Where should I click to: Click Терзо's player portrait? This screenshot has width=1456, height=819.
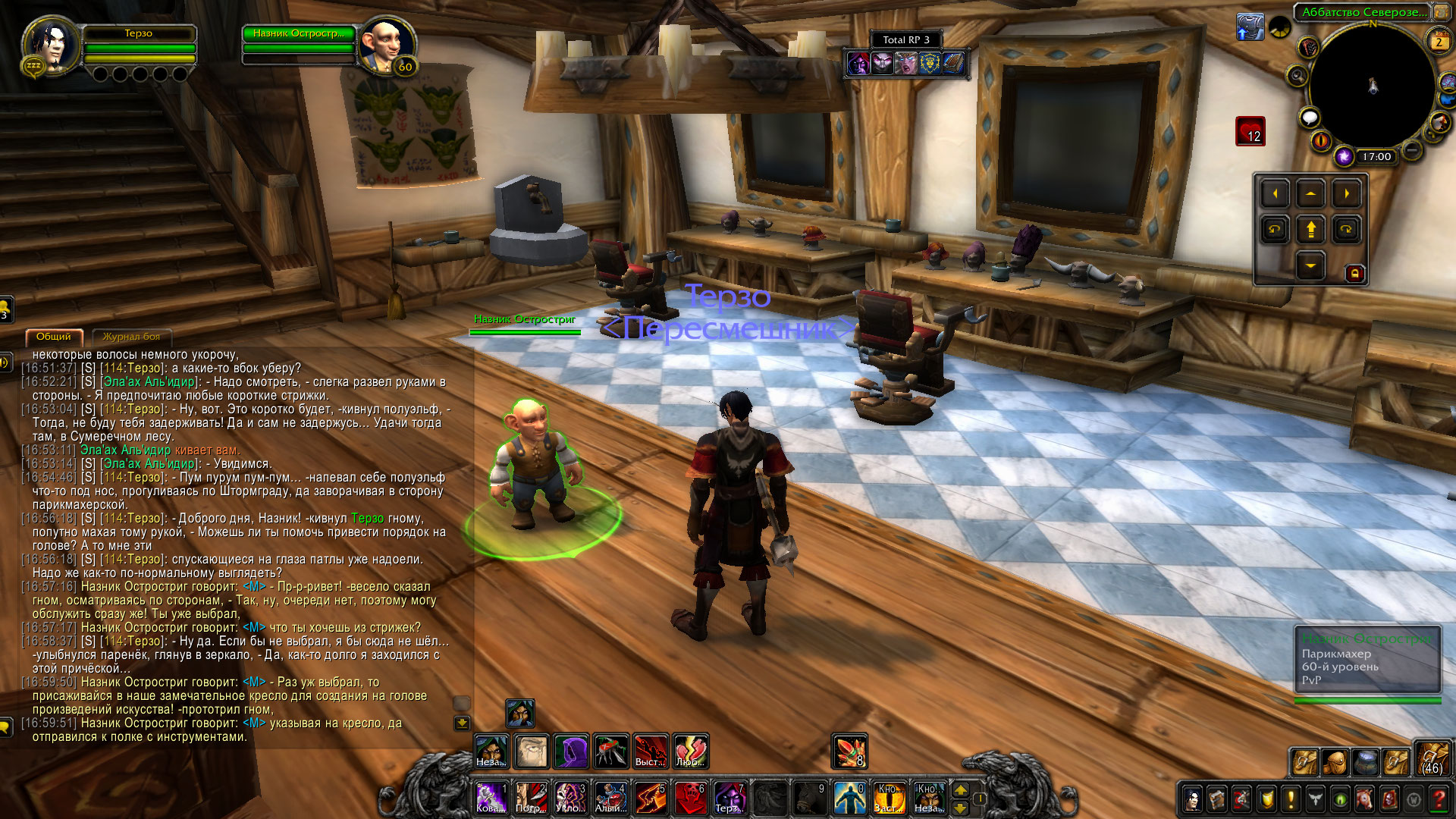coord(52,45)
